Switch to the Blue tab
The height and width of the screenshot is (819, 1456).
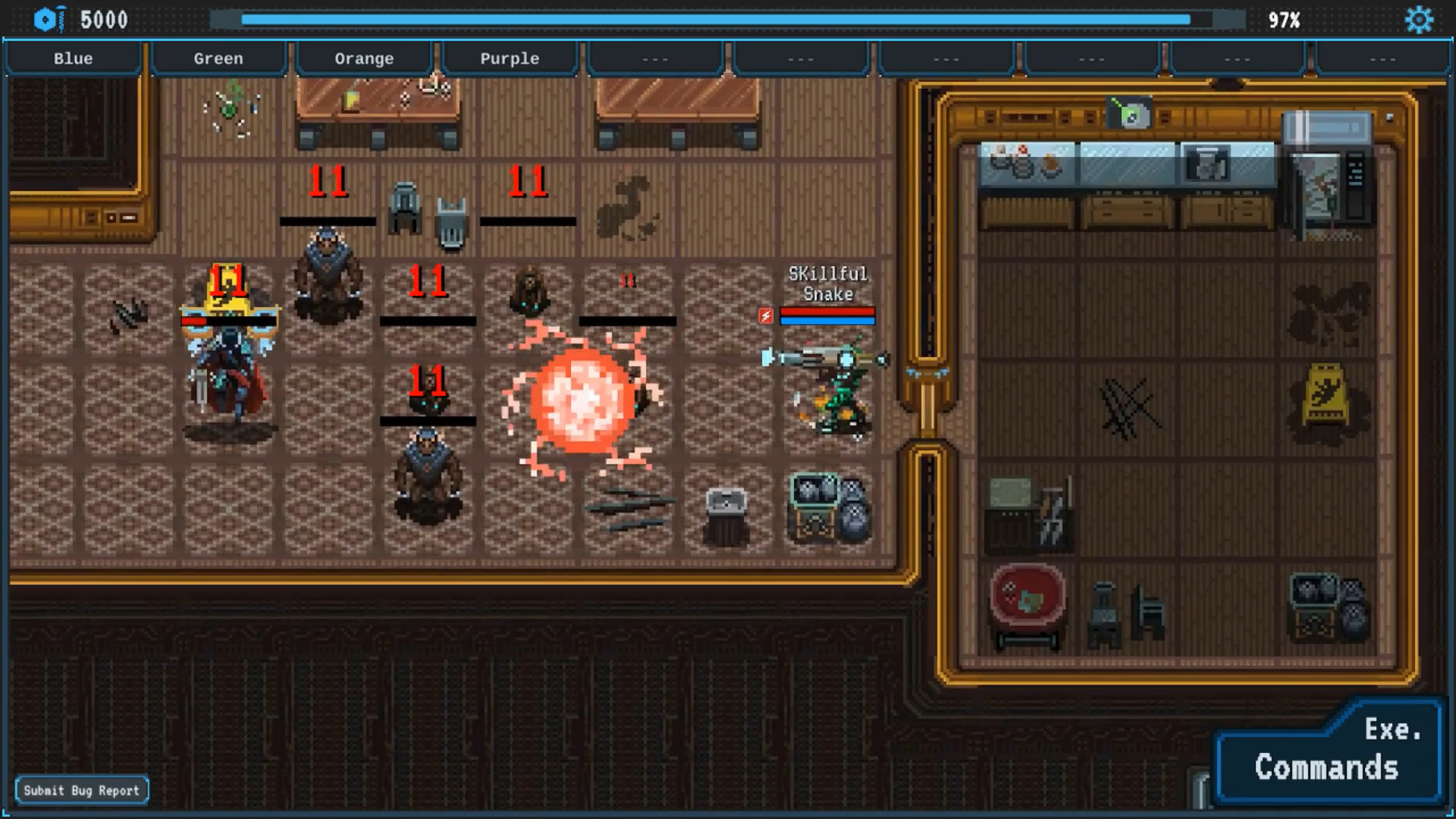pos(73,58)
